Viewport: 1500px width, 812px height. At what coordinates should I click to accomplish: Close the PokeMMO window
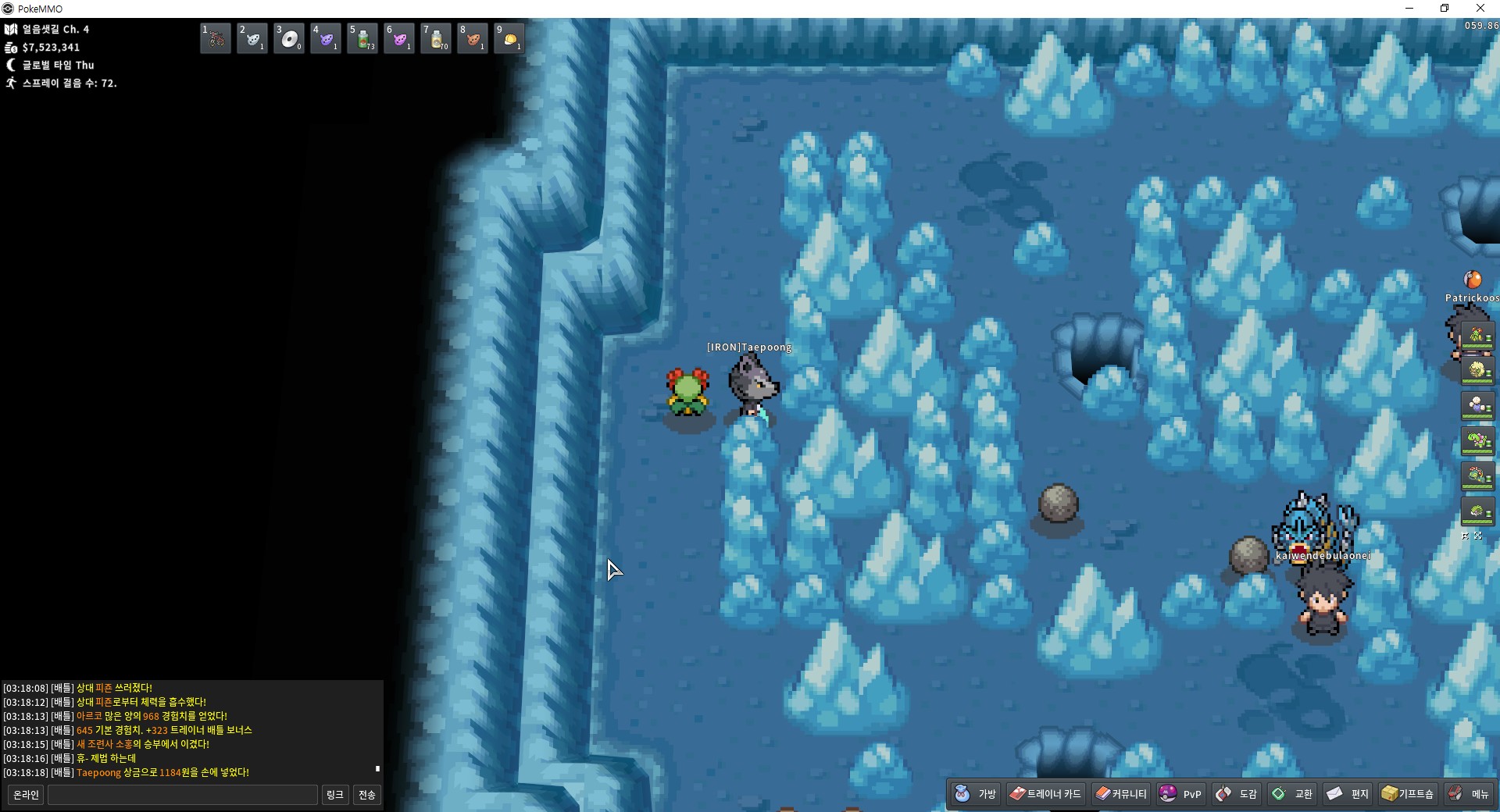1480,9
